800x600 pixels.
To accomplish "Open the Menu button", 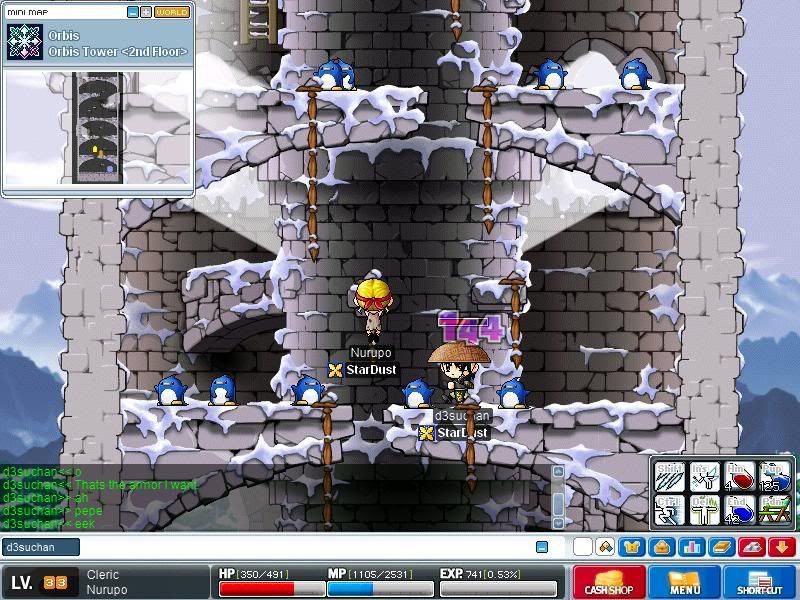I will point(685,582).
